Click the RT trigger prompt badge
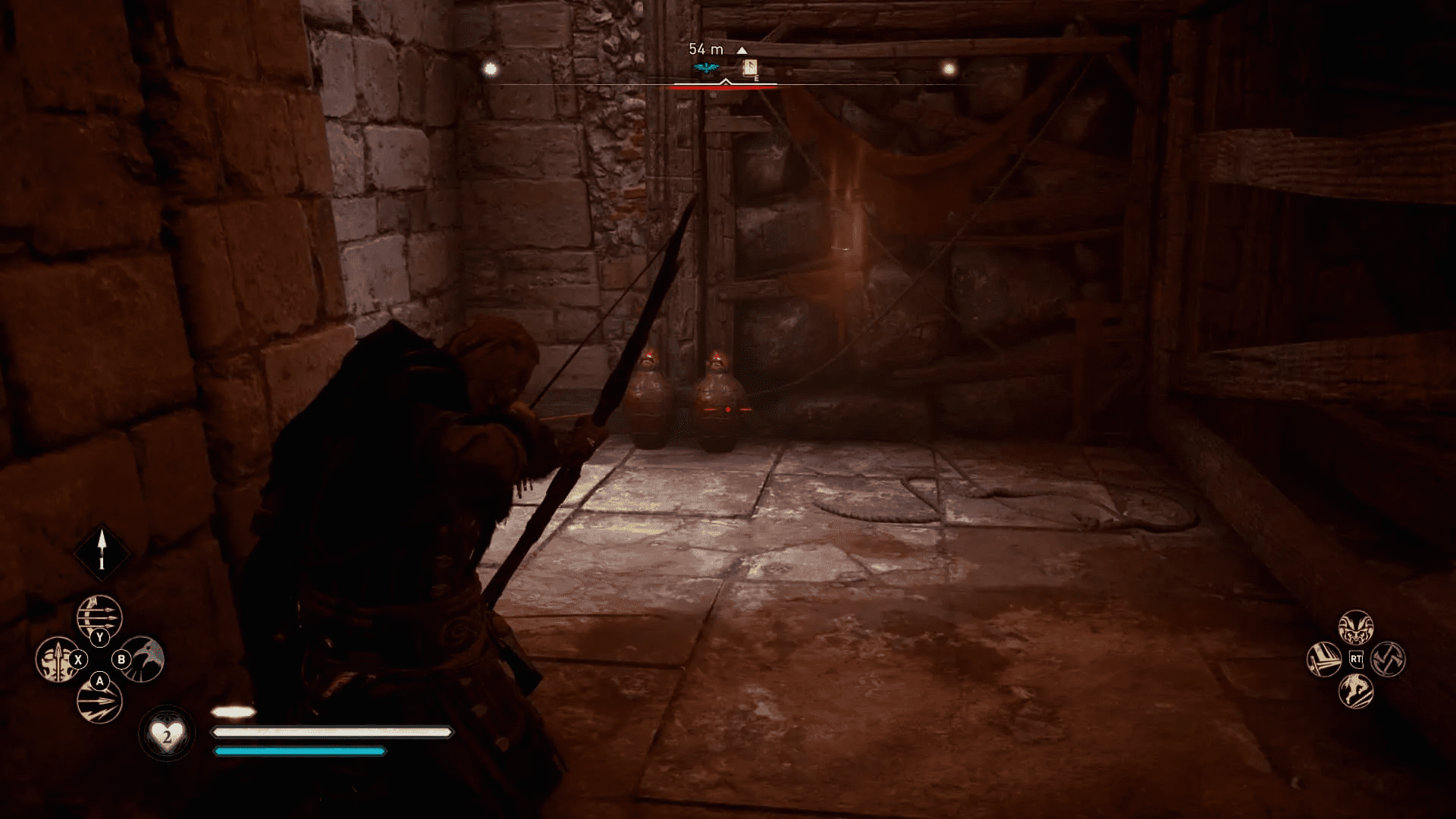This screenshot has height=819, width=1456. (1356, 659)
